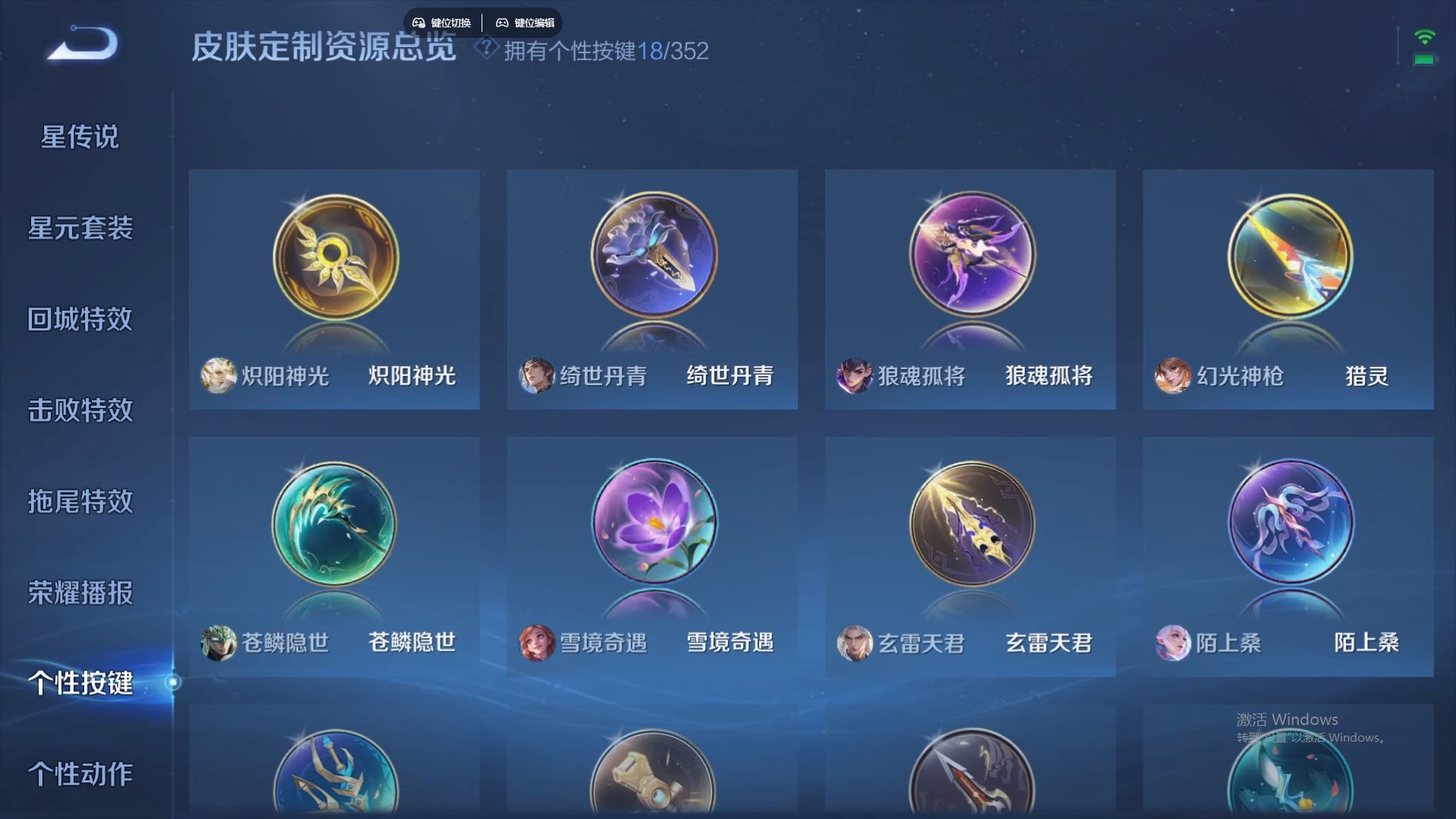Switch to the 星传说 tab
This screenshot has width=1456, height=819.
pyautogui.click(x=80, y=136)
